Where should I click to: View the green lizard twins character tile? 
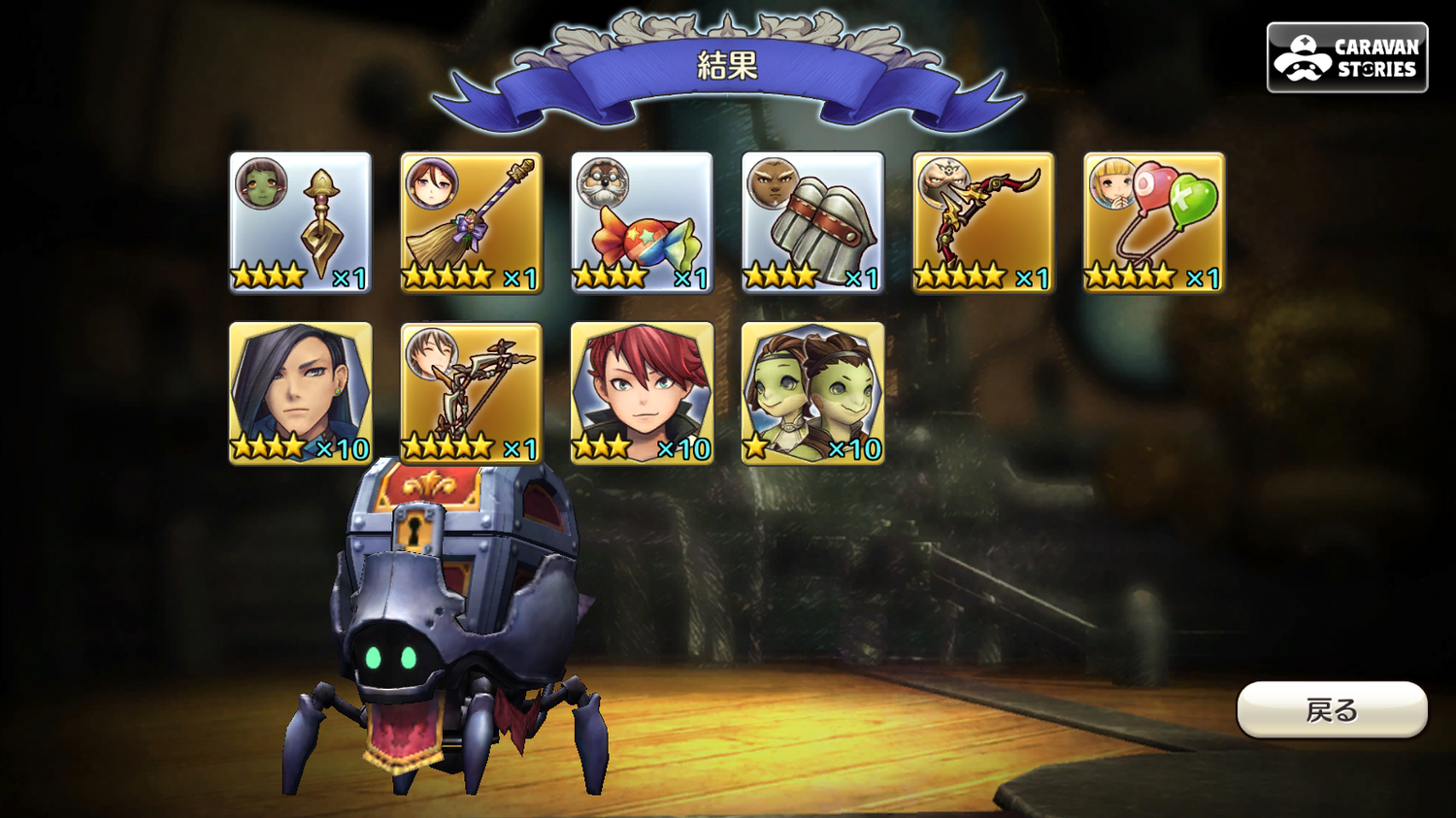tap(813, 393)
